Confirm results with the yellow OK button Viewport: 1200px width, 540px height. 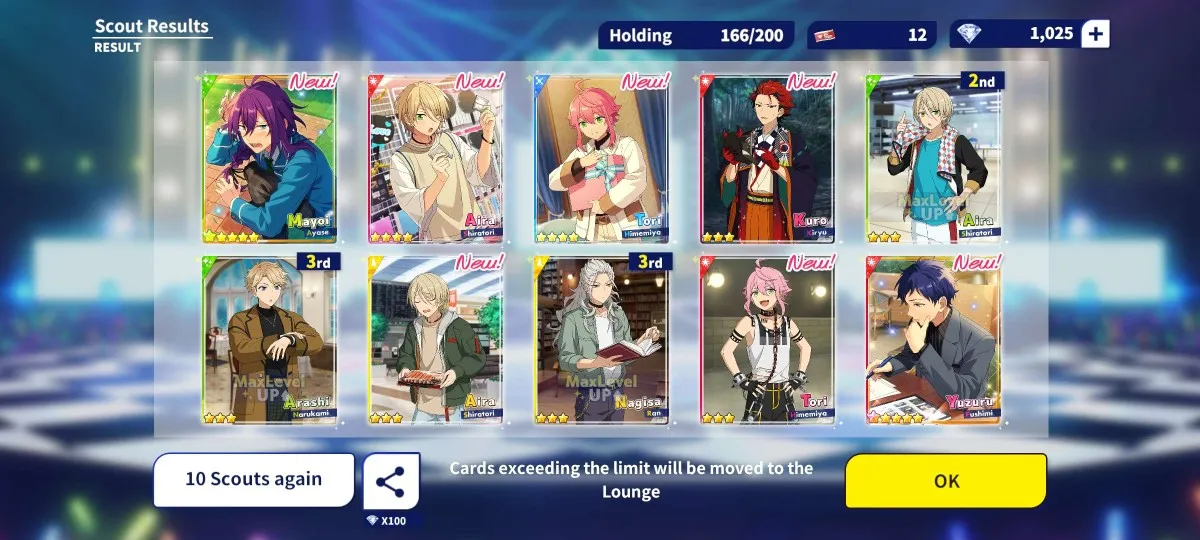pyautogui.click(x=946, y=481)
